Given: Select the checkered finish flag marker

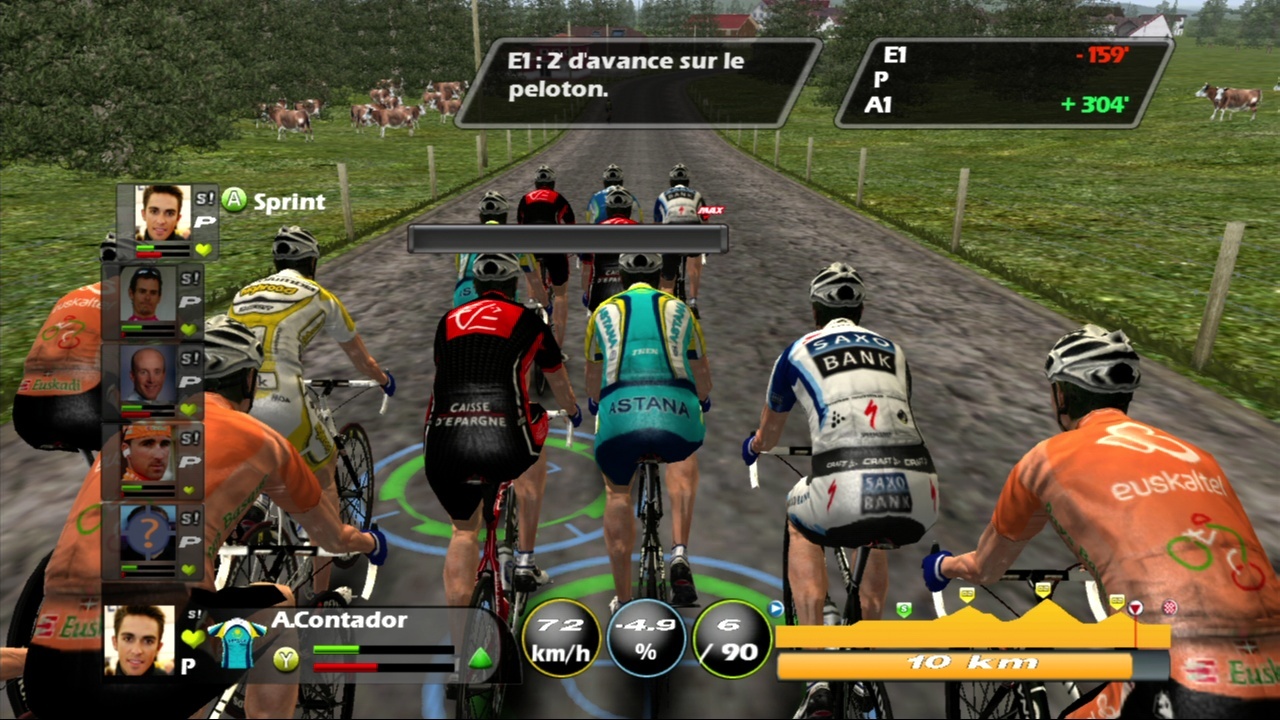Looking at the screenshot, I should point(1169,607).
